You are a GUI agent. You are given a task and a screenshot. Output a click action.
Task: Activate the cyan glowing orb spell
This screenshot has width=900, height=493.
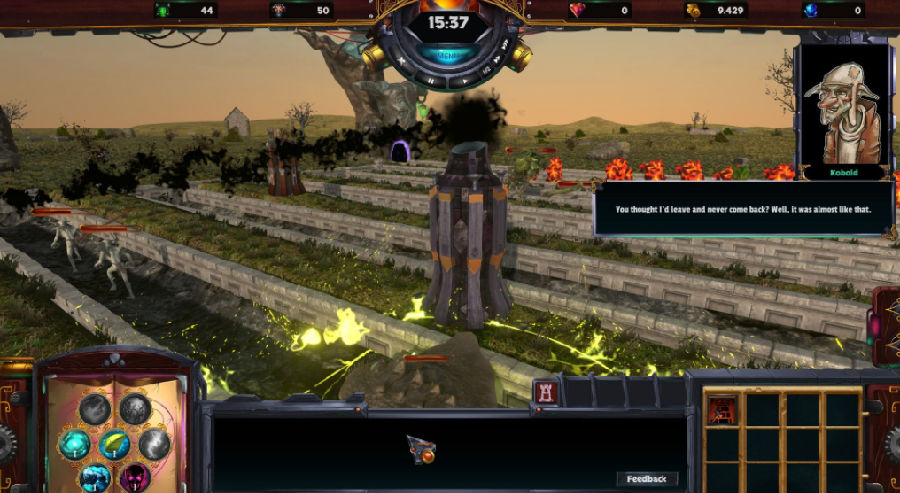point(75,443)
